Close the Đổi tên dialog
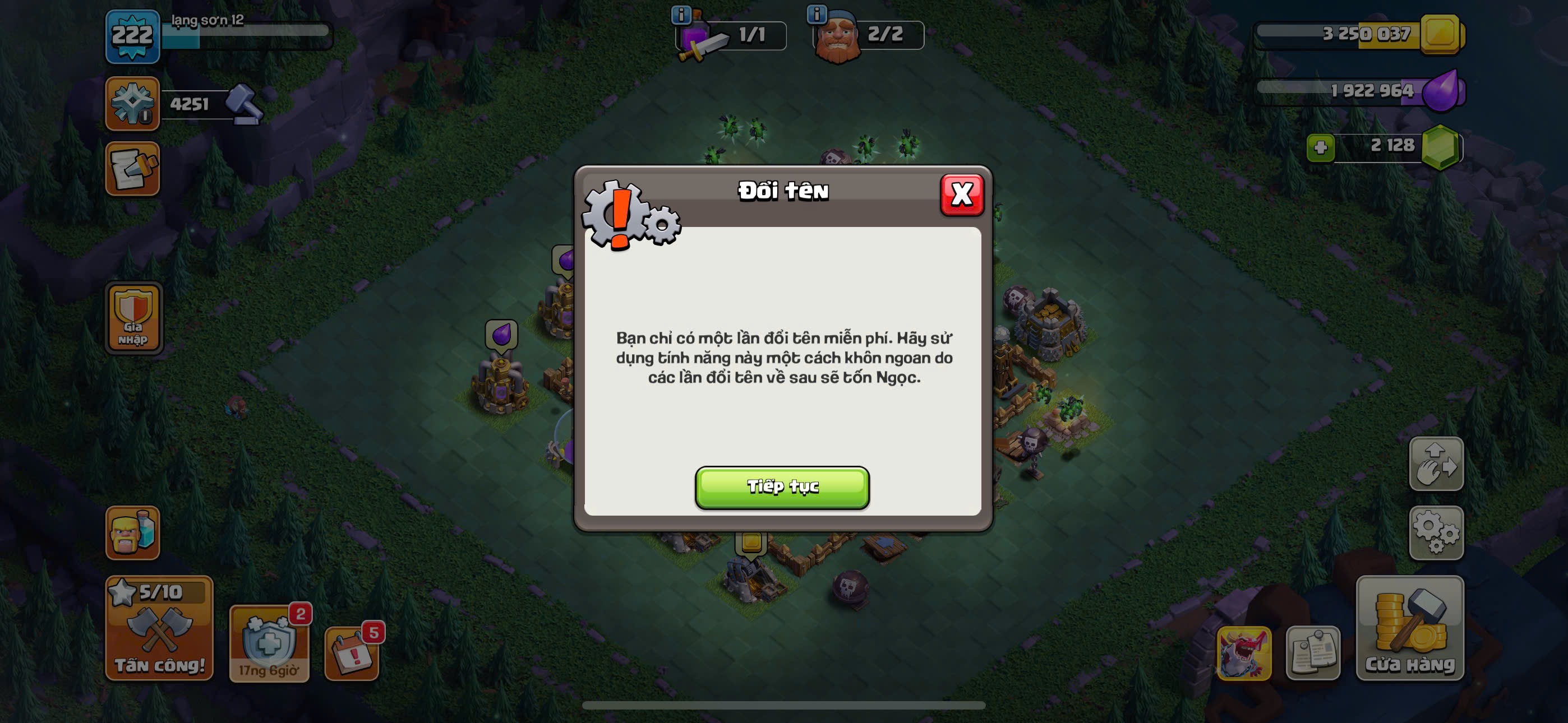Image resolution: width=1568 pixels, height=723 pixels. click(961, 194)
